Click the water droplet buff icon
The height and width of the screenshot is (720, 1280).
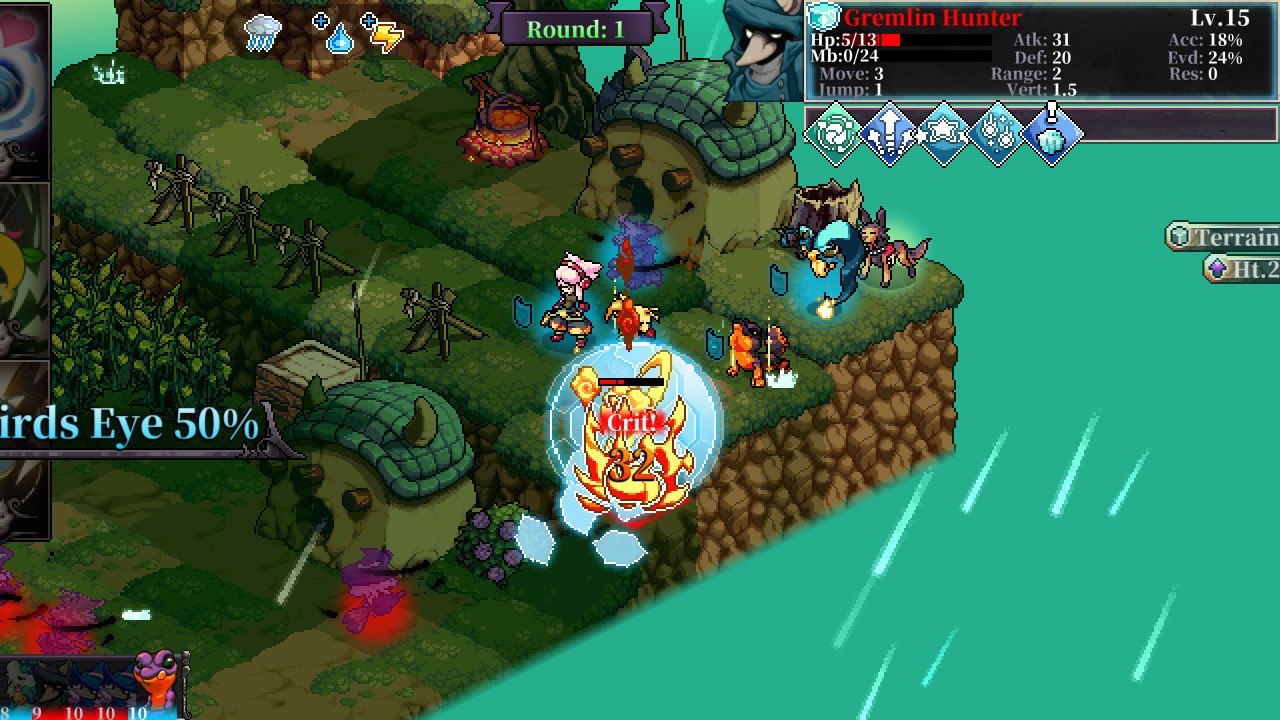[339, 39]
